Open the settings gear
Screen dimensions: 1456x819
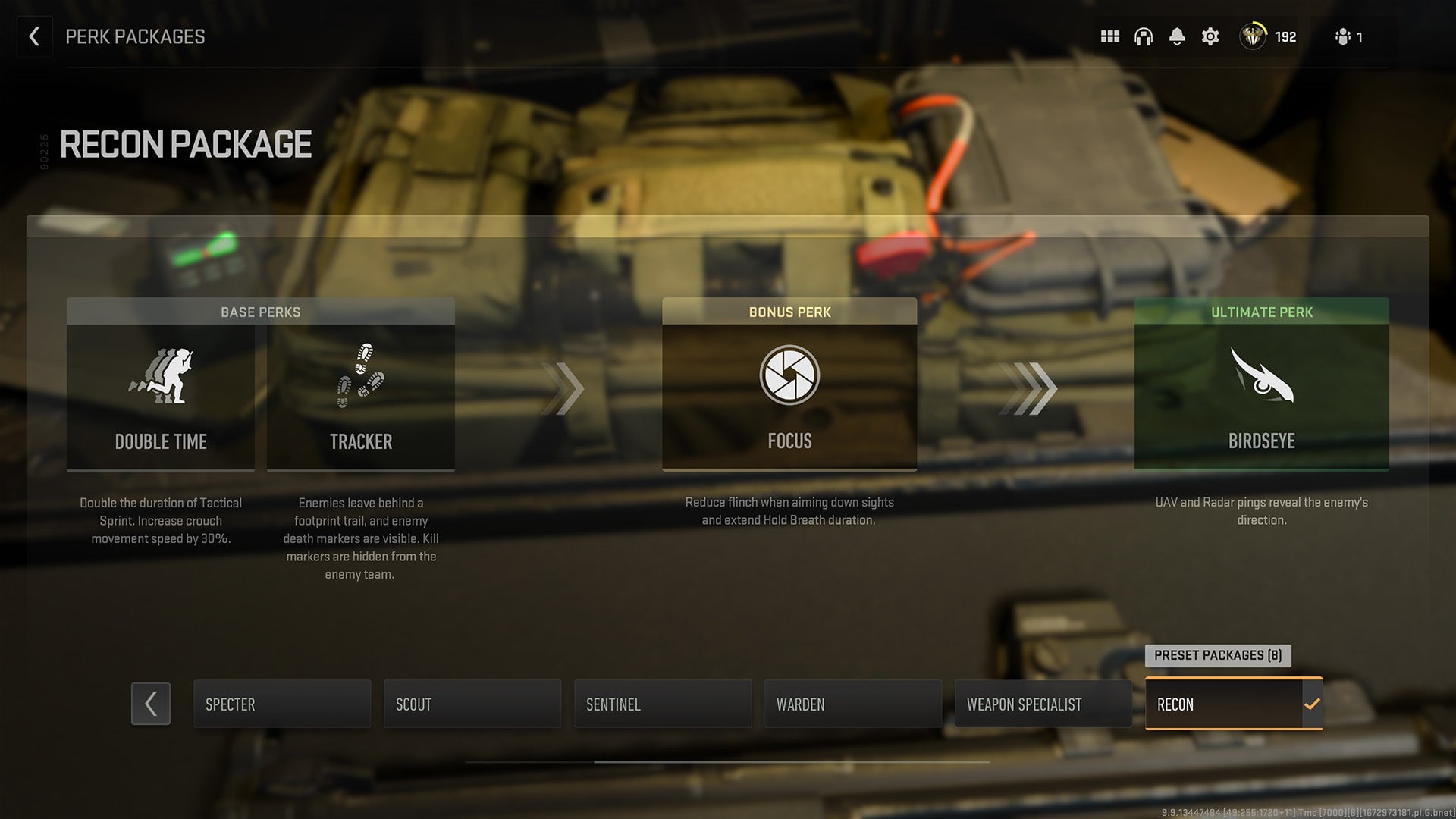point(1210,36)
